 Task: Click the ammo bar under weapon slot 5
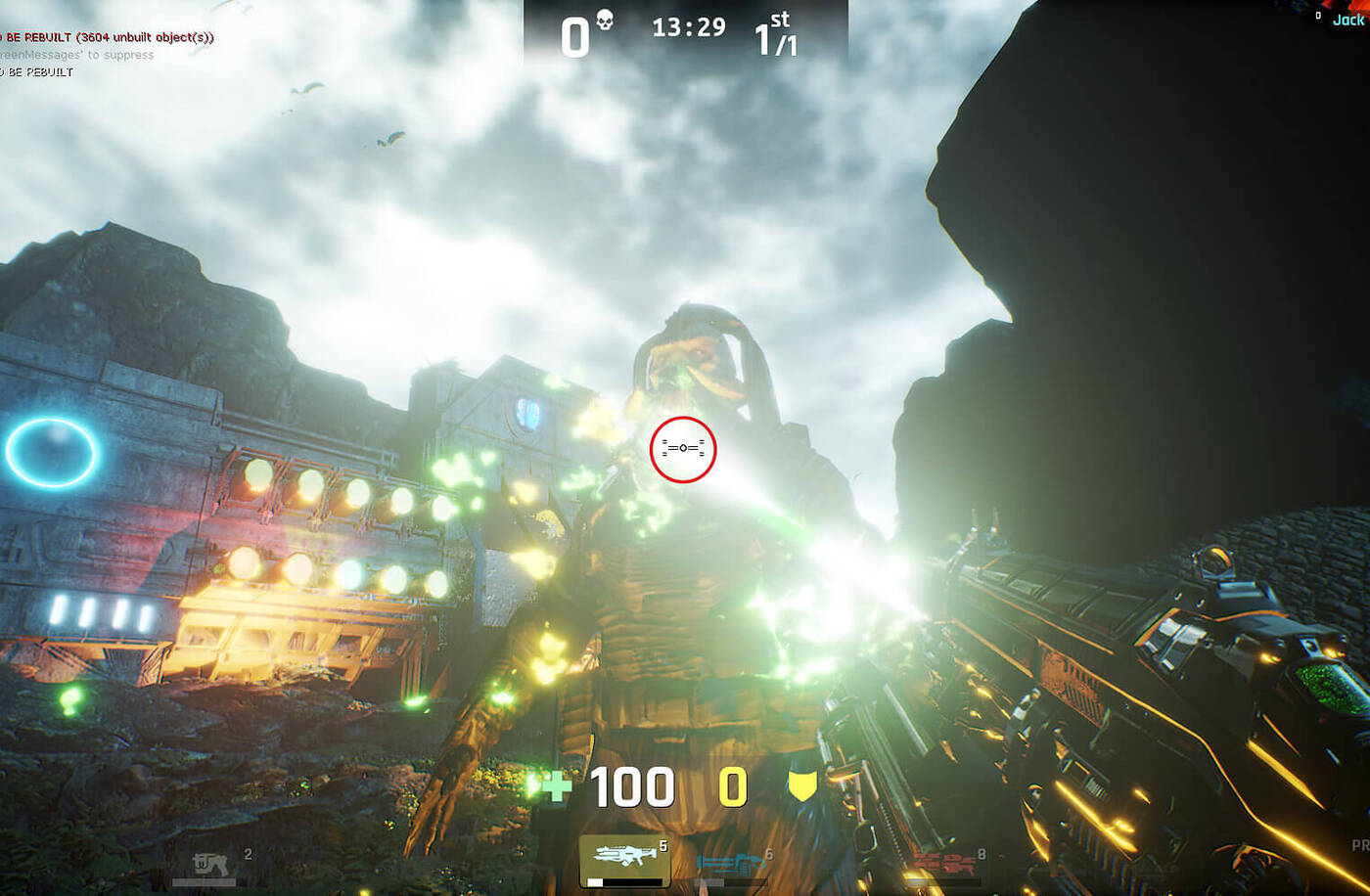(x=626, y=883)
